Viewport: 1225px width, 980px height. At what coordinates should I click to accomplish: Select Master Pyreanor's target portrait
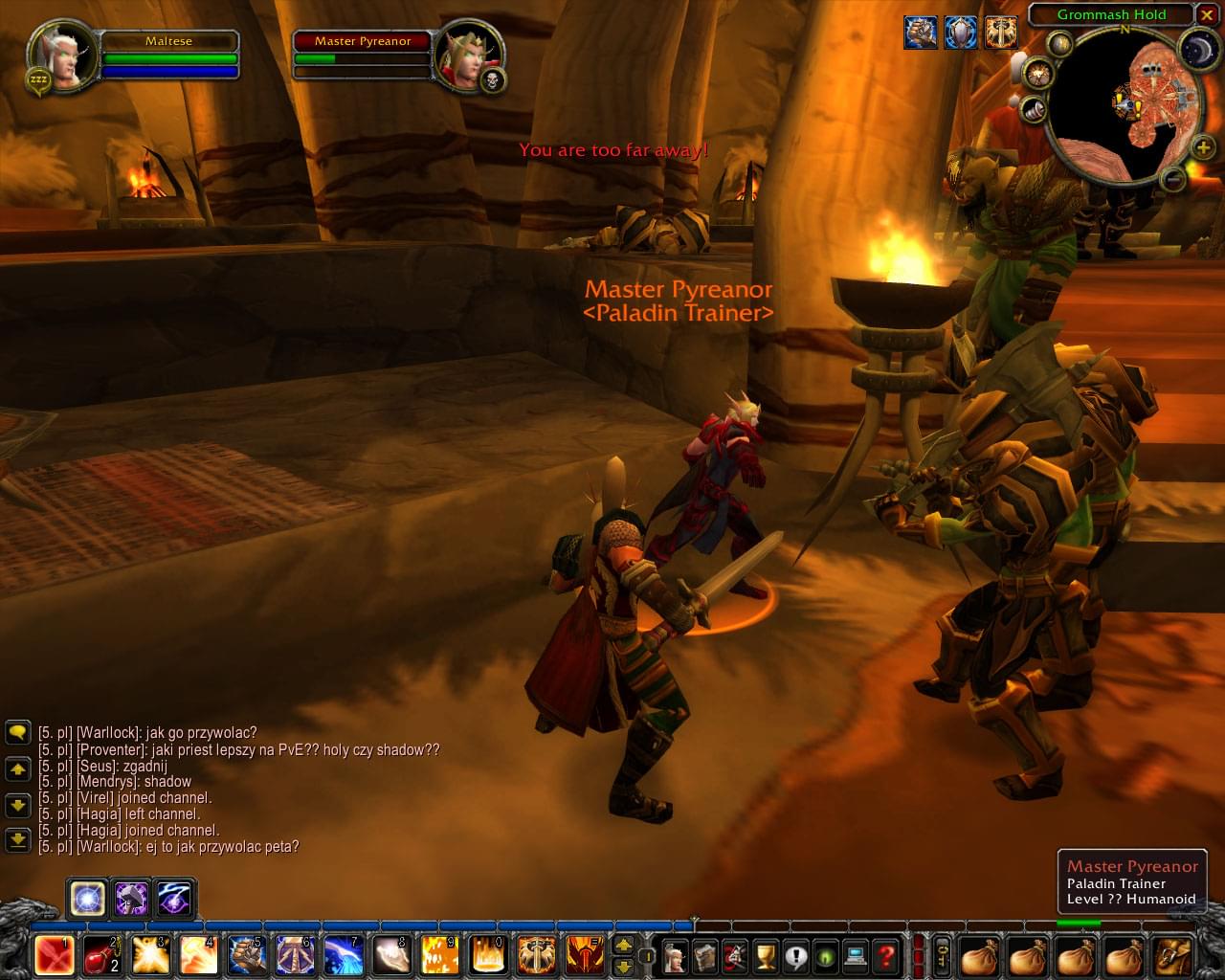[x=457, y=57]
